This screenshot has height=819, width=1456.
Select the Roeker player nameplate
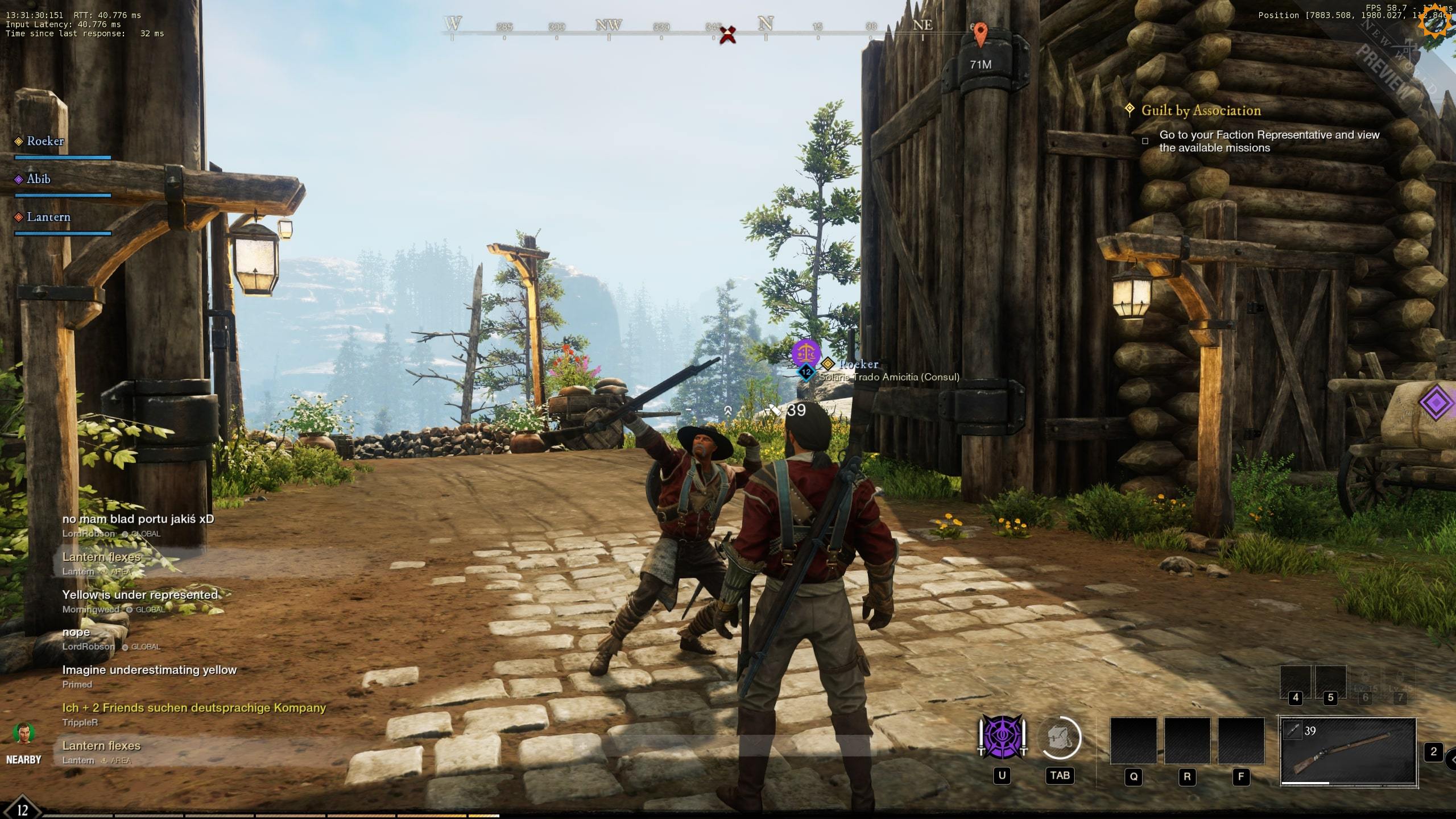pyautogui.click(x=858, y=364)
